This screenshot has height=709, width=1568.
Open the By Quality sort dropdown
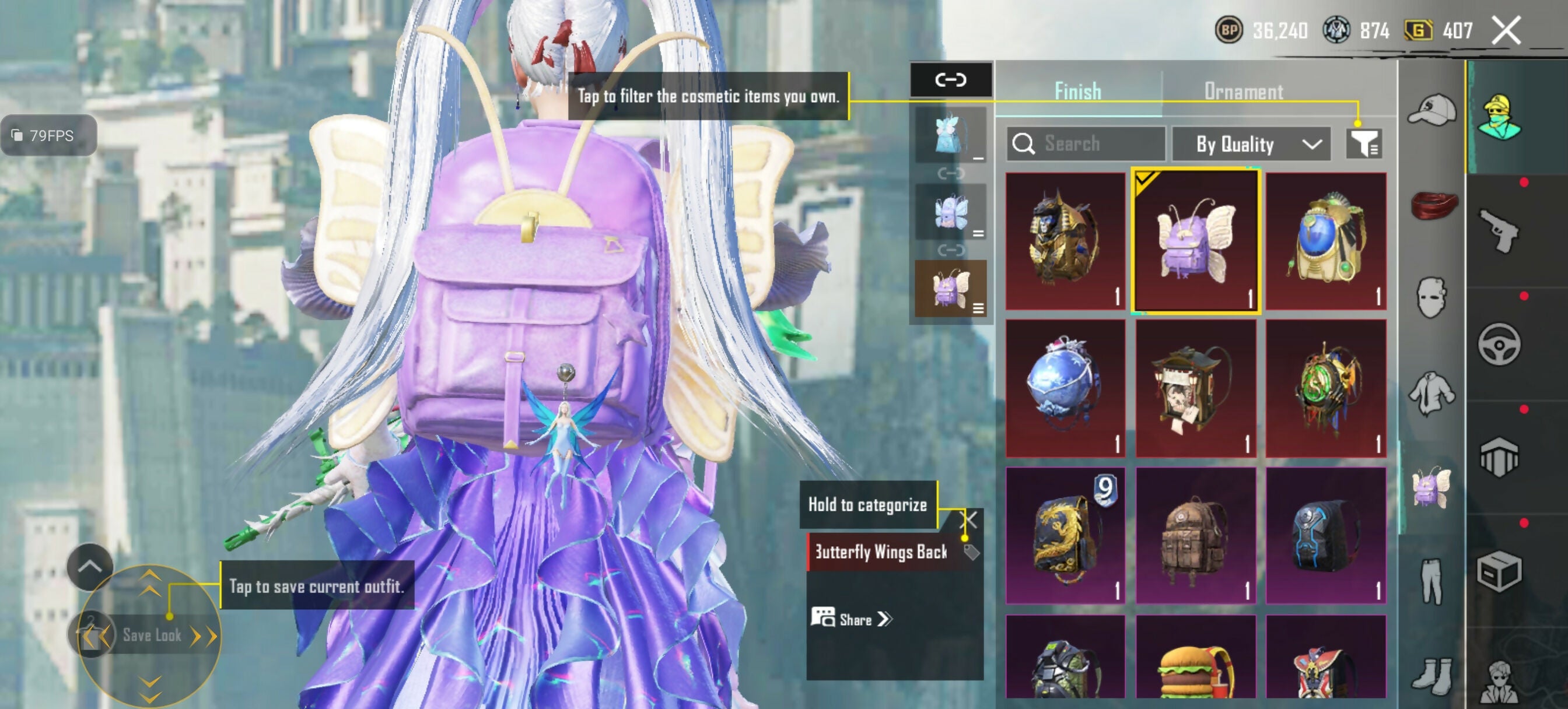1251,144
